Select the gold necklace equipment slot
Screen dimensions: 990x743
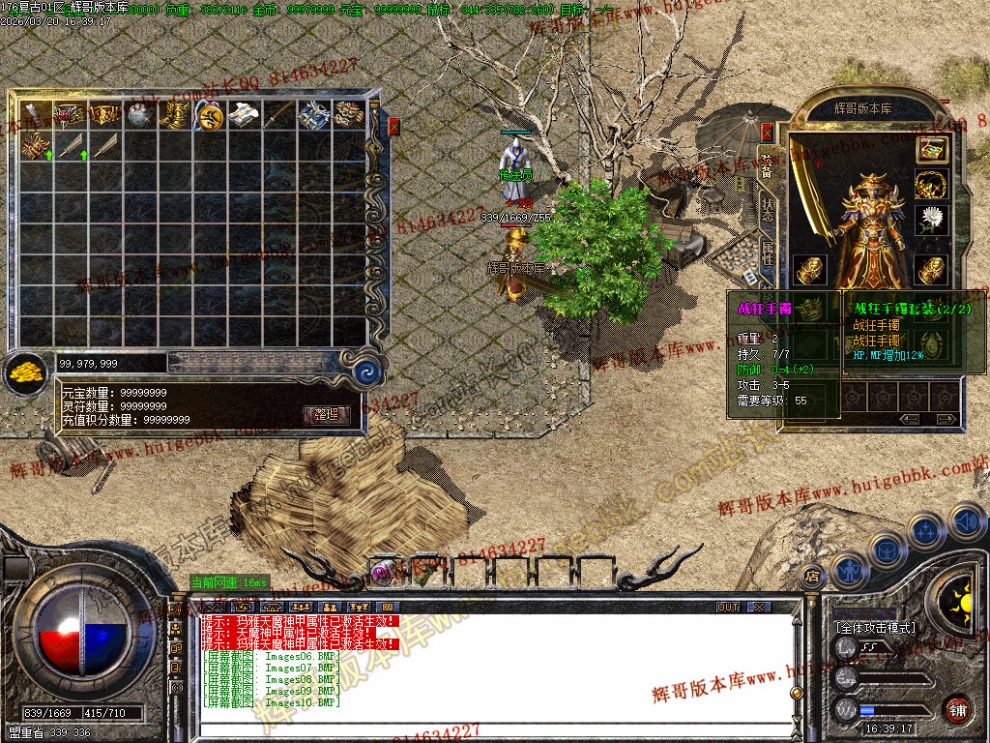(x=932, y=185)
